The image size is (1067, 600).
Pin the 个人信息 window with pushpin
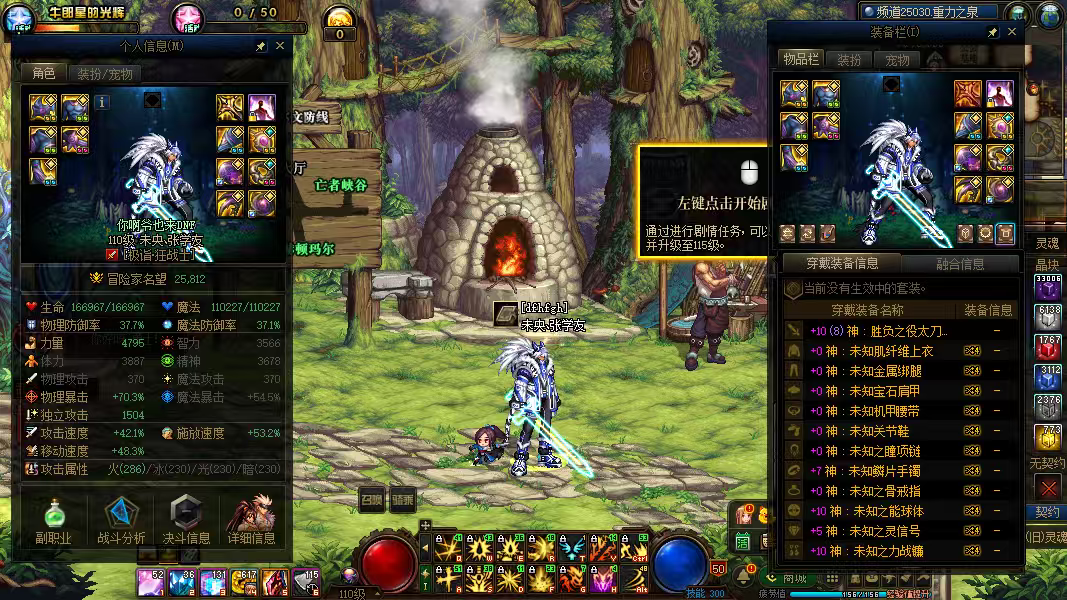pyautogui.click(x=261, y=46)
